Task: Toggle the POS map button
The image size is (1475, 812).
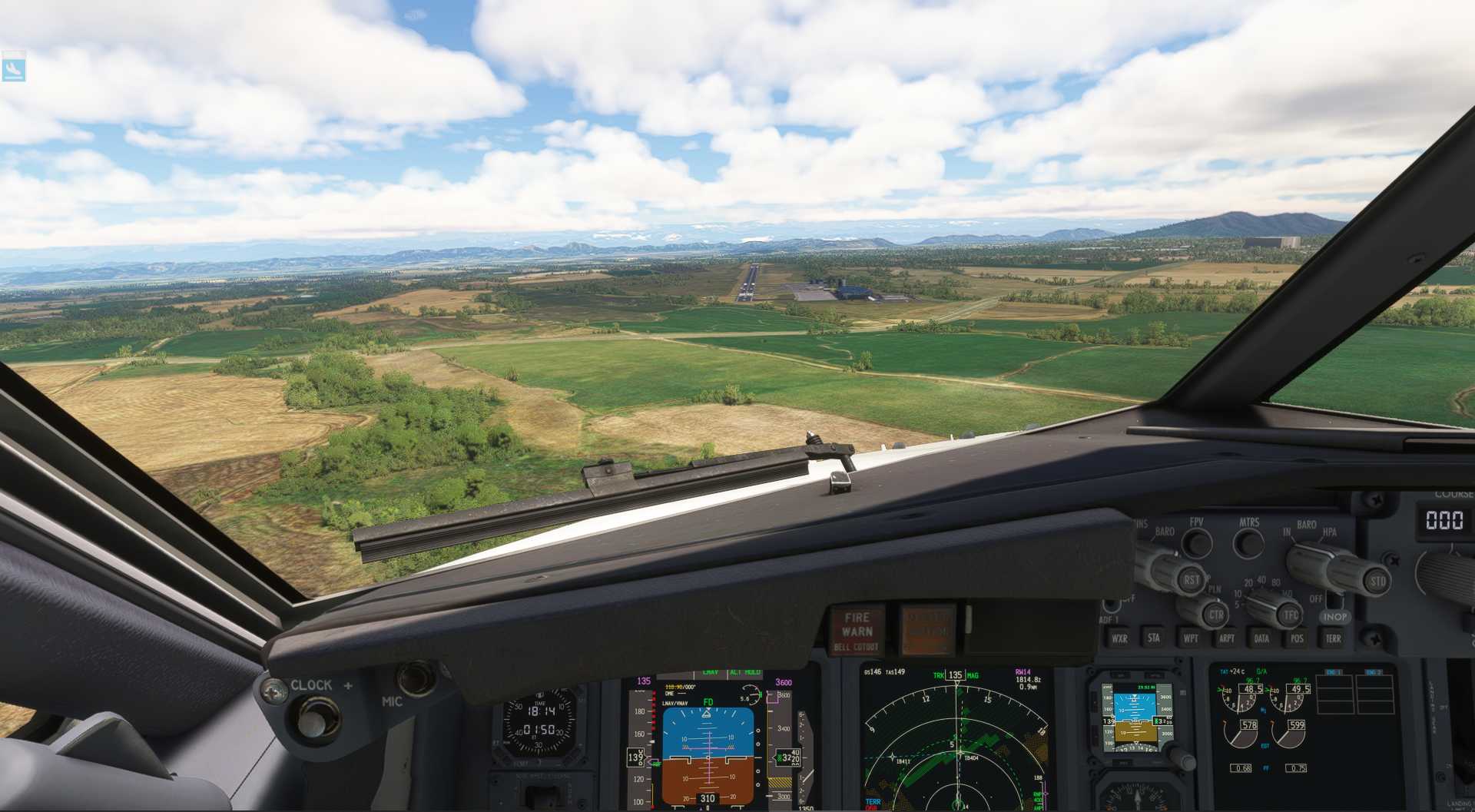Action: pyautogui.click(x=1298, y=638)
